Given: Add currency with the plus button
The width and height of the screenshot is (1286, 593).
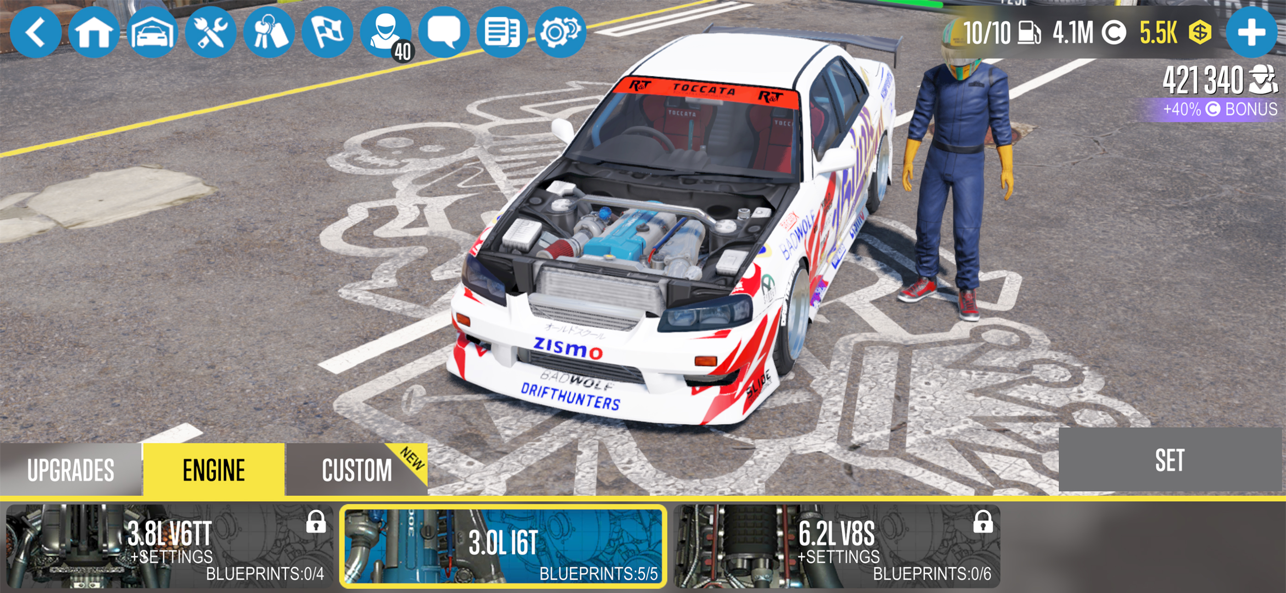Looking at the screenshot, I should click(1251, 32).
